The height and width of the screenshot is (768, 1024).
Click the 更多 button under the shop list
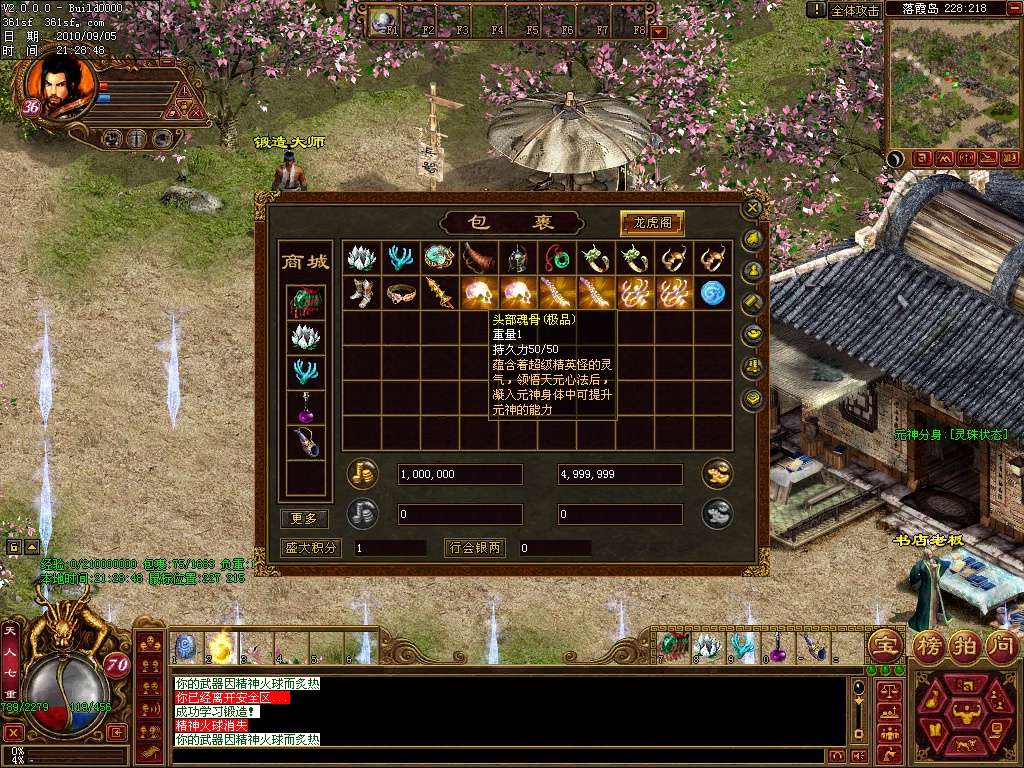click(x=304, y=518)
